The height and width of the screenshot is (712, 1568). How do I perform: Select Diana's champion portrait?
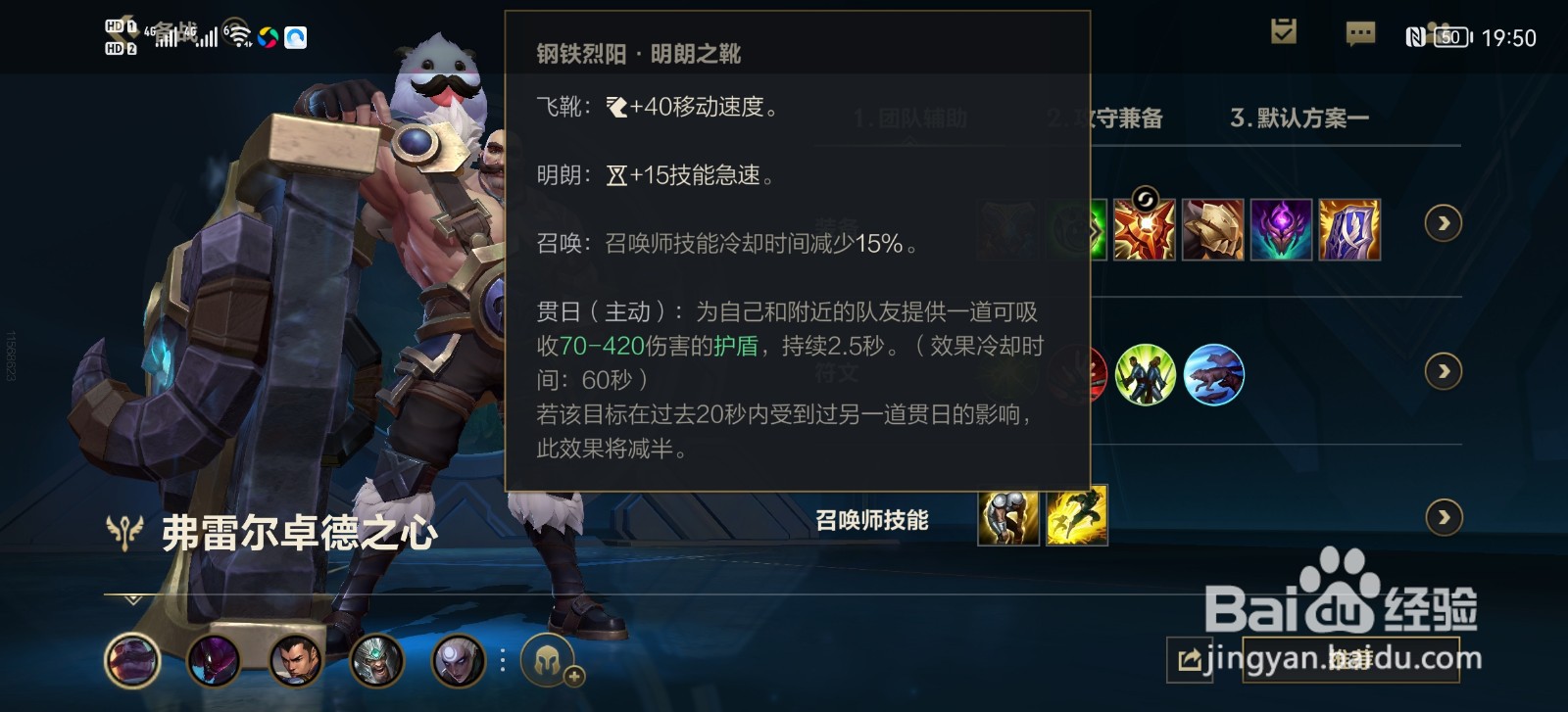[459, 660]
